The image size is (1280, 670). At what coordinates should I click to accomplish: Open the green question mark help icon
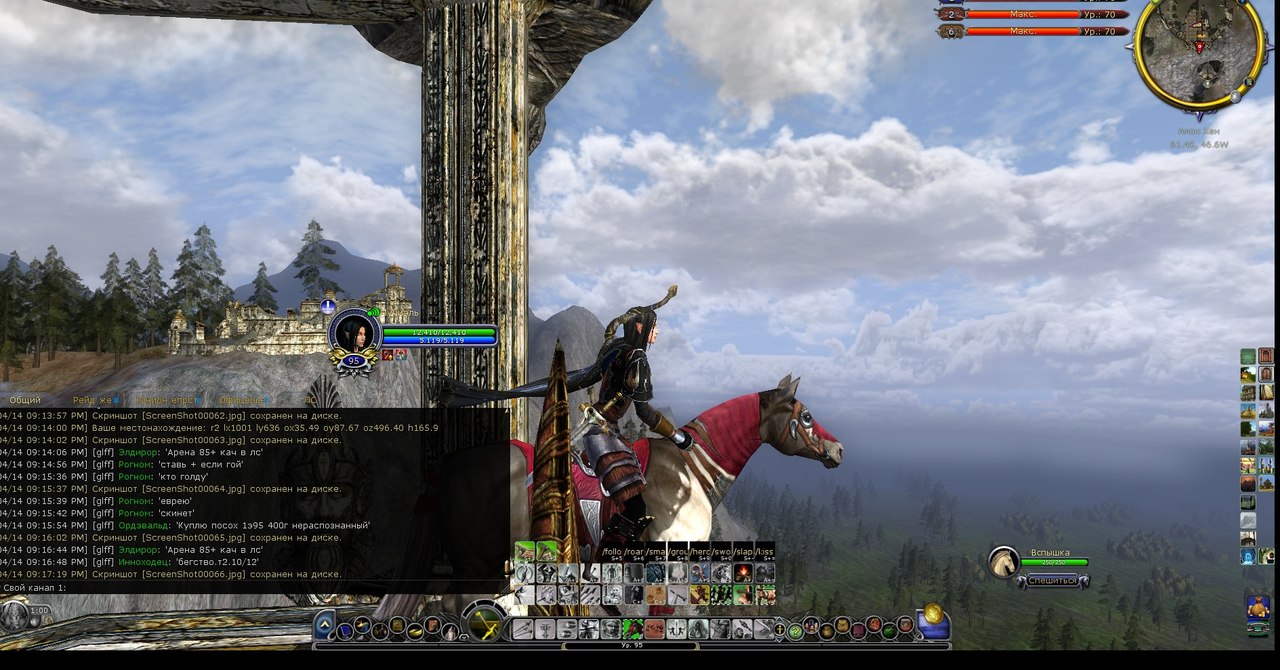coord(795,630)
